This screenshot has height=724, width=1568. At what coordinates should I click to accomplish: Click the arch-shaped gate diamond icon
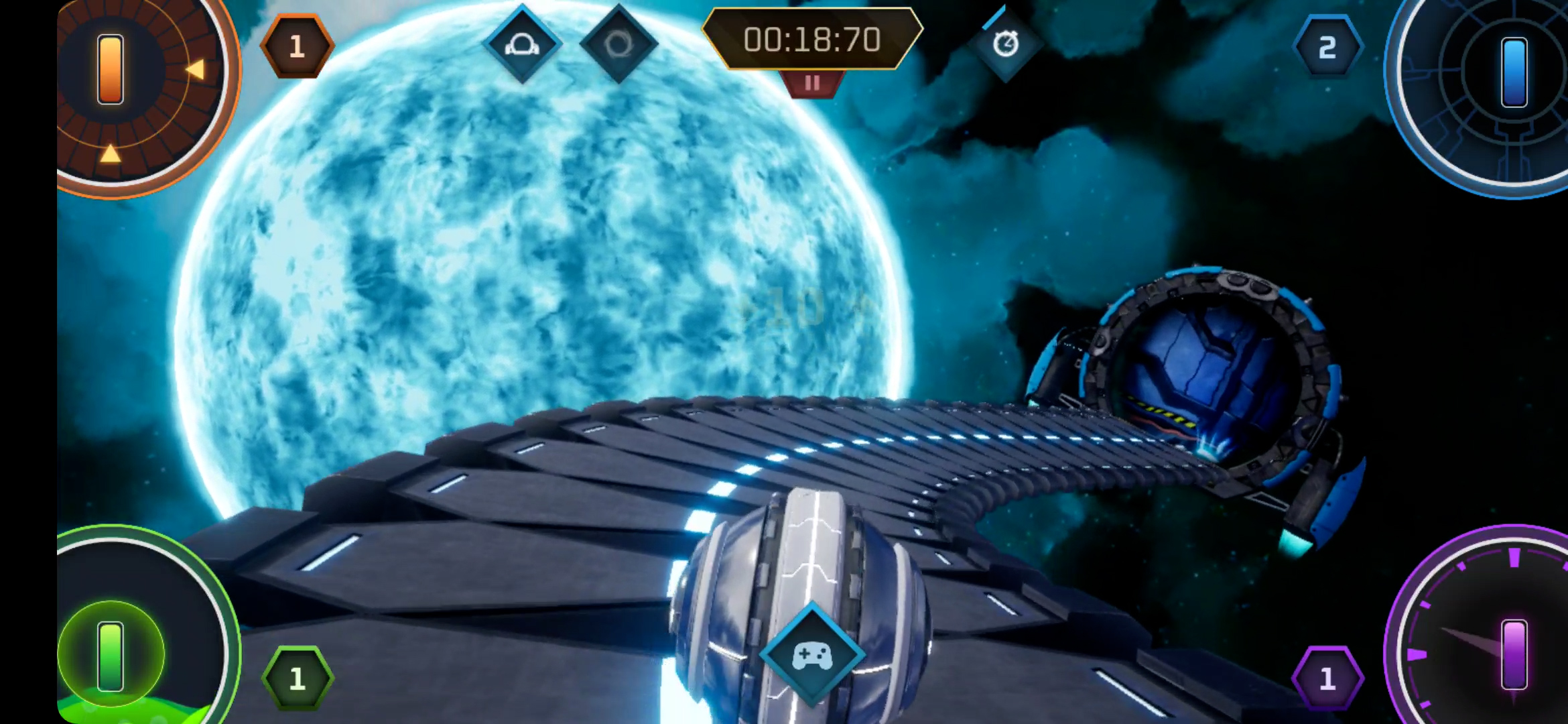pyautogui.click(x=522, y=45)
